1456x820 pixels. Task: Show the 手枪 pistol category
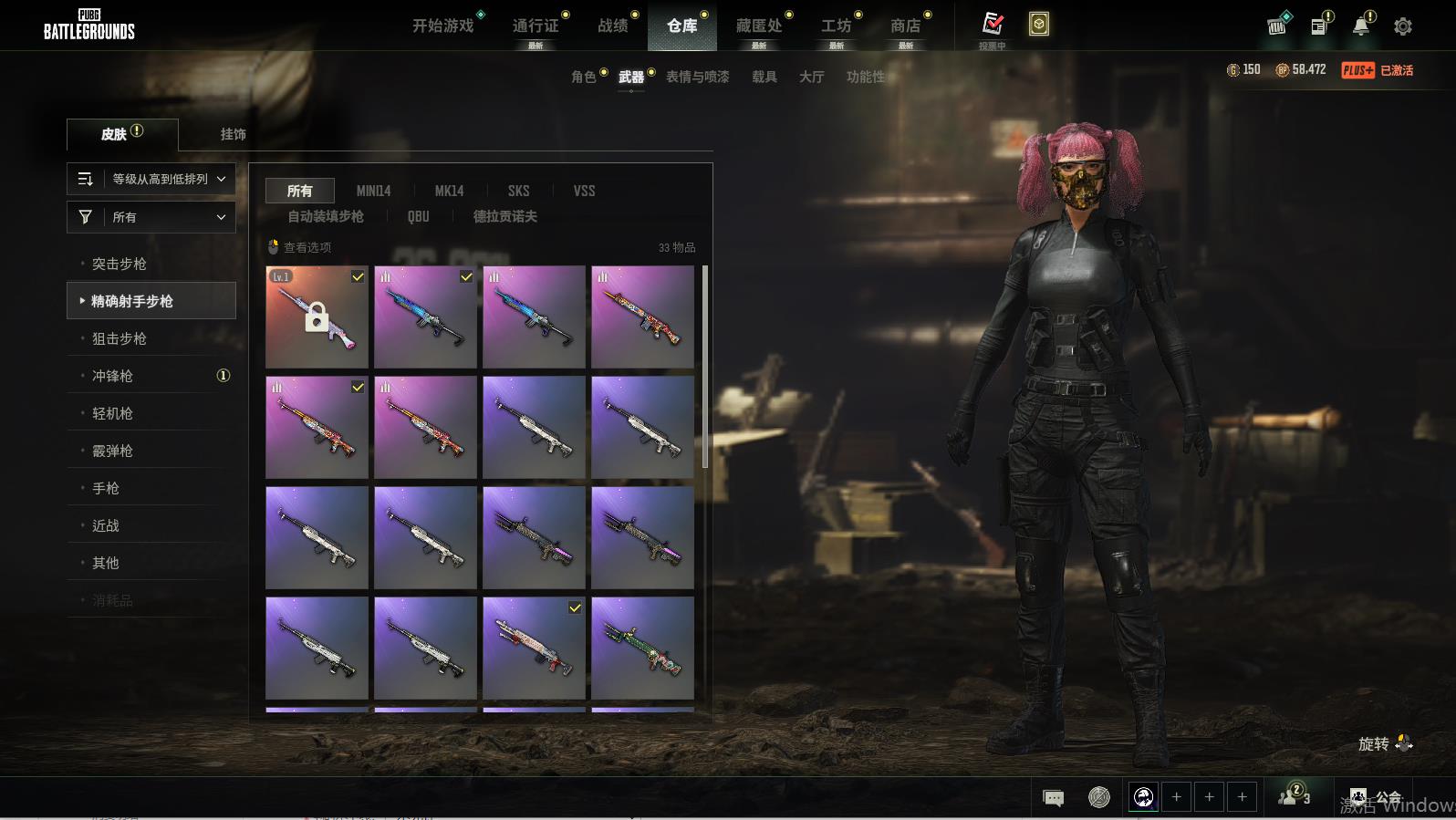pos(106,488)
